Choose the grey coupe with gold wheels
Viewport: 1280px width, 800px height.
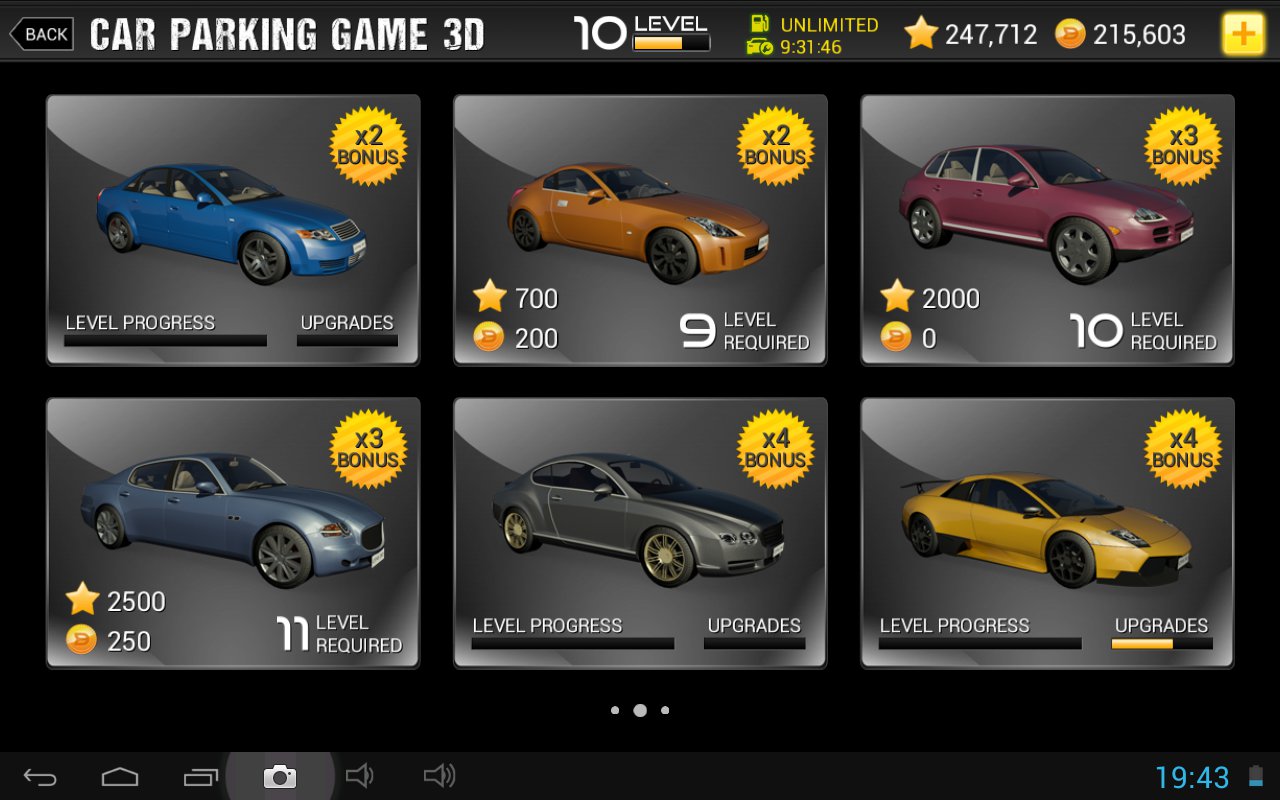pos(640,533)
